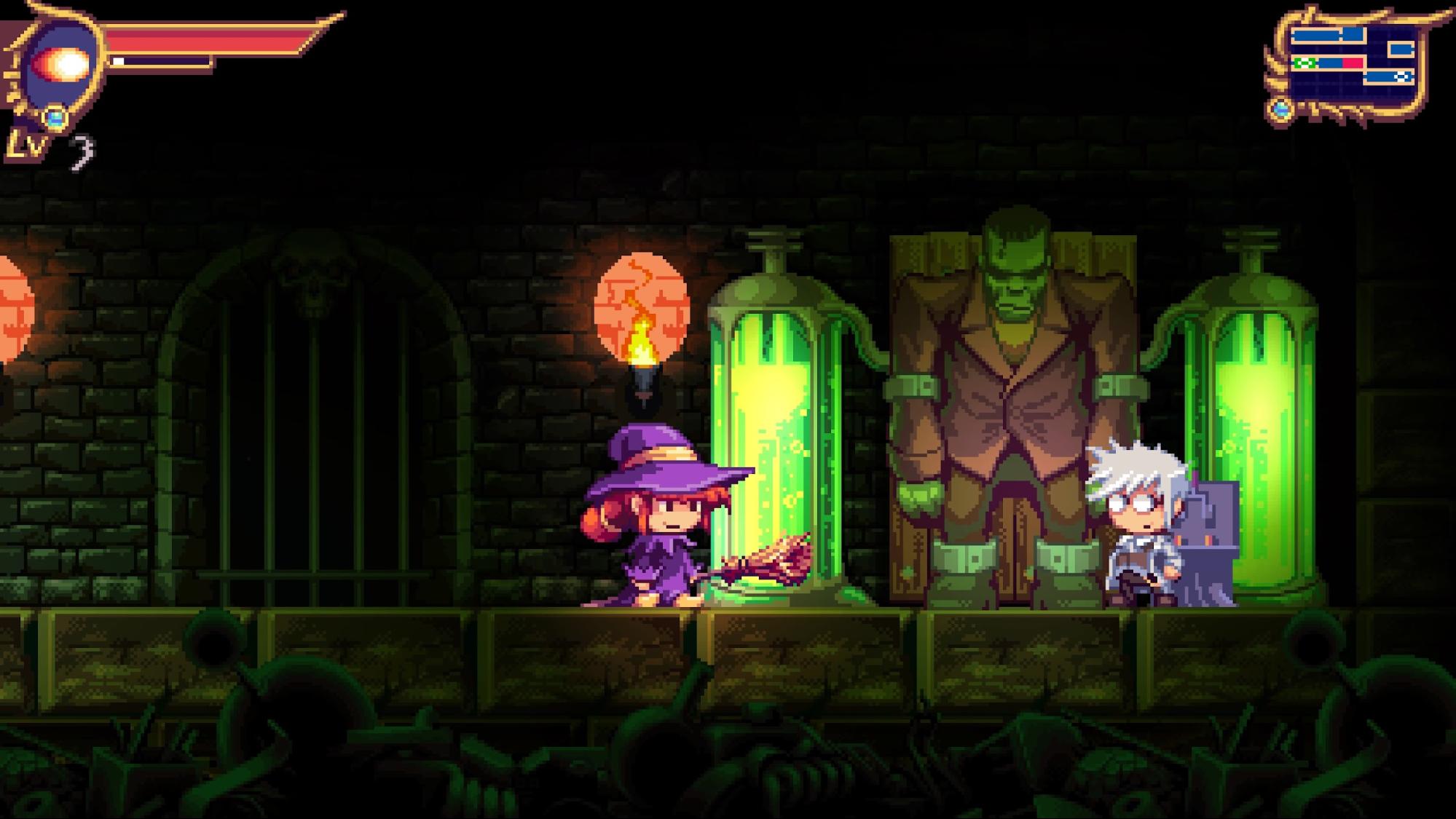Click the fireball emblem on the HUD

coord(62,64)
